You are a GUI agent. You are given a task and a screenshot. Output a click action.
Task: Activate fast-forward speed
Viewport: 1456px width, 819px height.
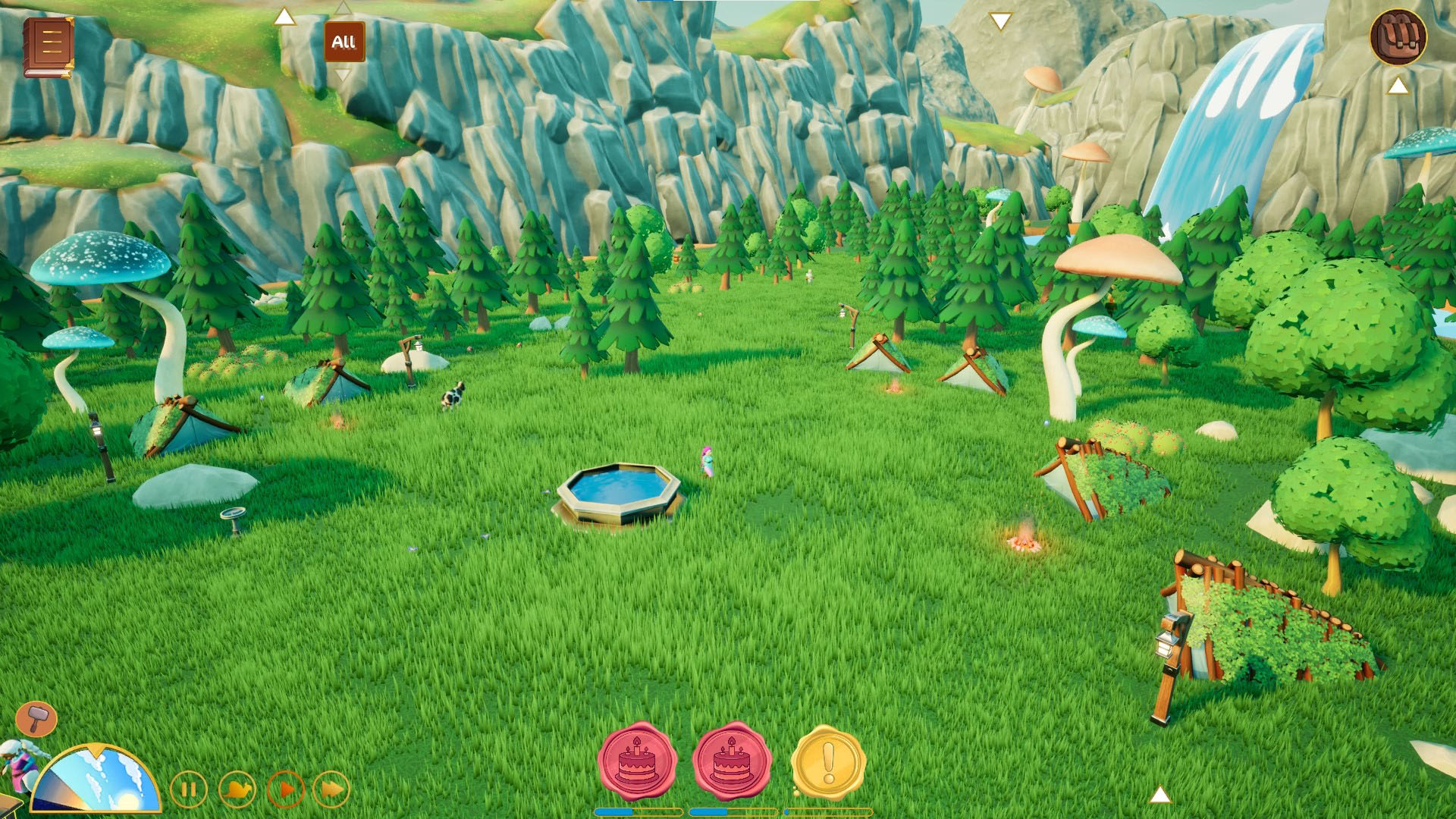click(x=331, y=790)
